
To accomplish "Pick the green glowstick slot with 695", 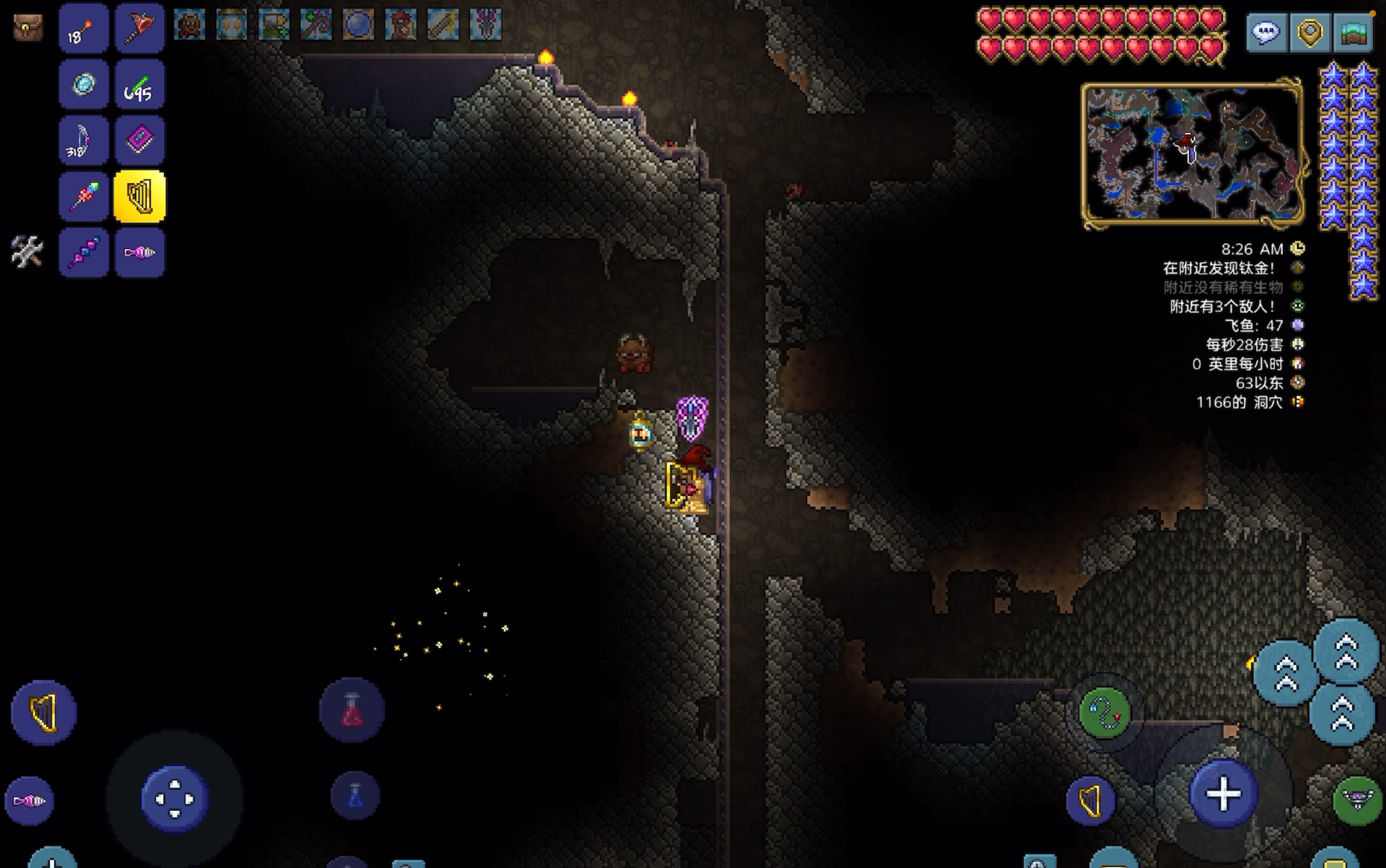I will click(139, 84).
